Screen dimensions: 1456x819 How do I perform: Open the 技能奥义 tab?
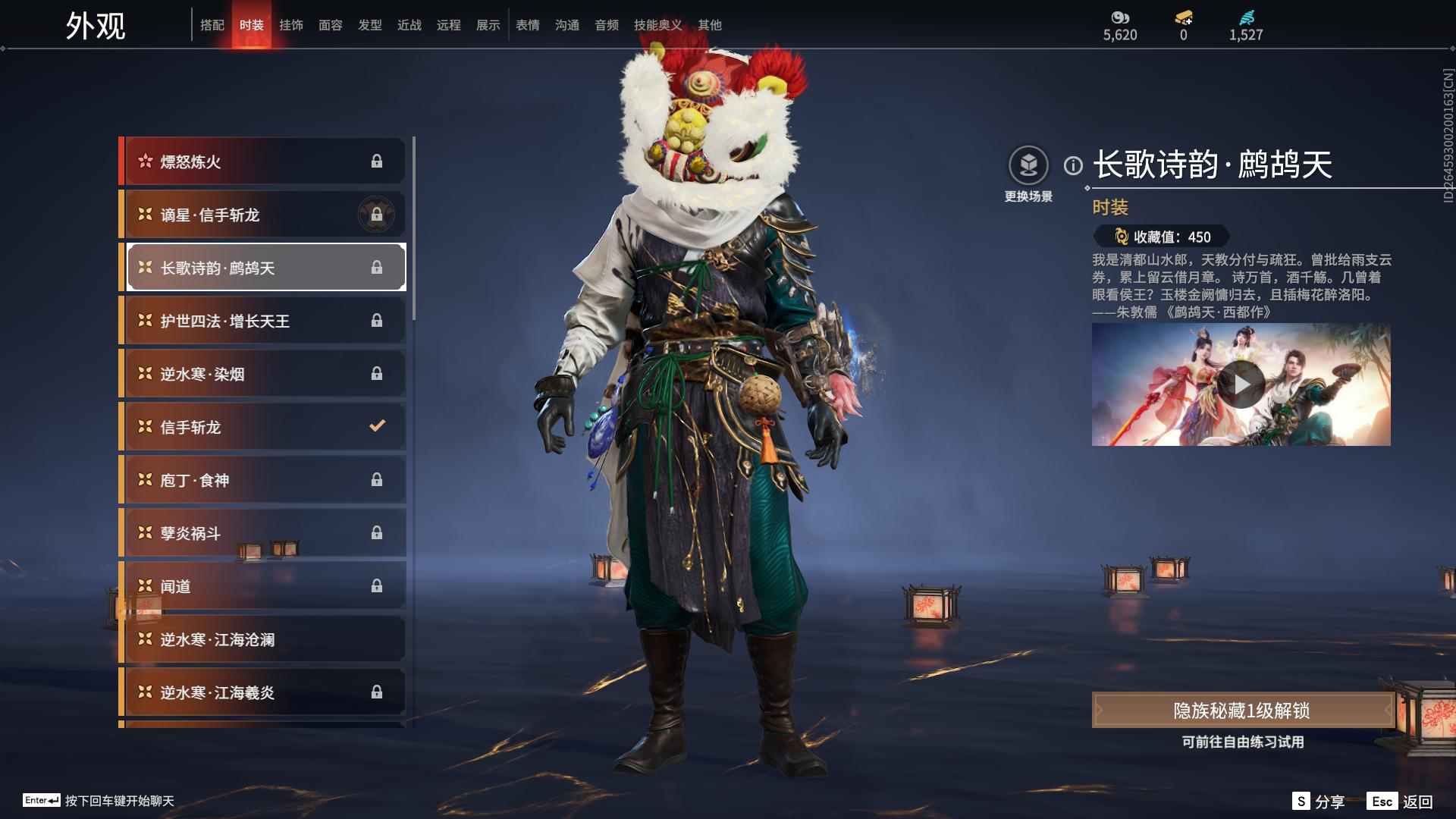click(657, 25)
